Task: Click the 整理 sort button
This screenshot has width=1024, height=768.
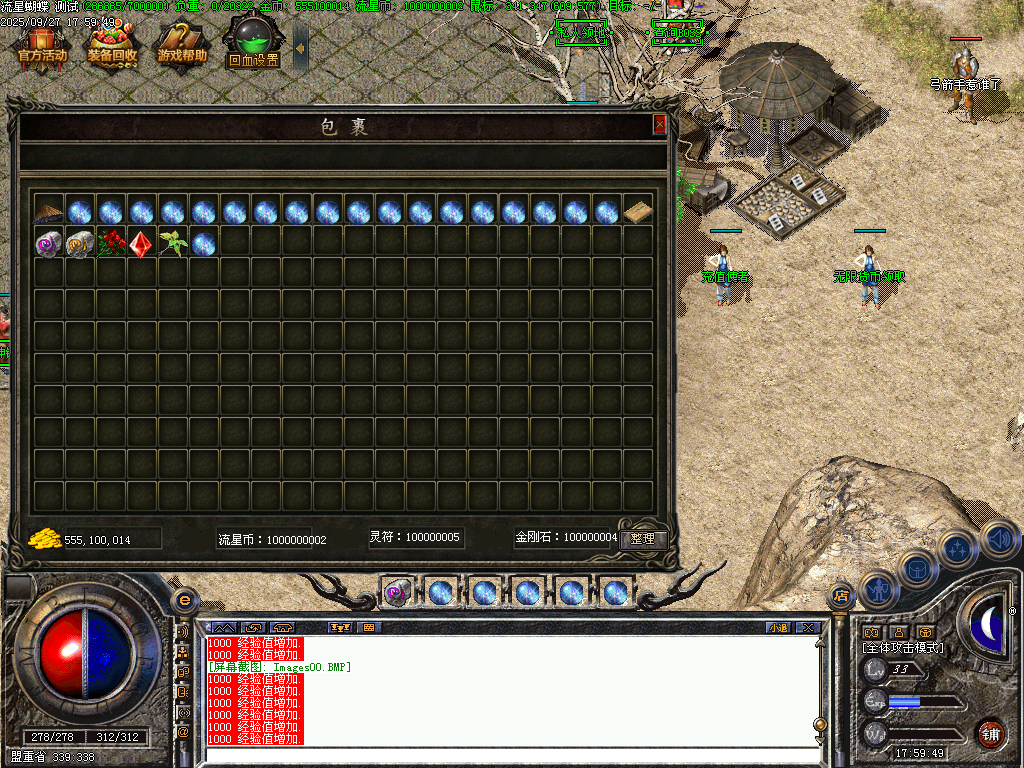Action: click(643, 538)
